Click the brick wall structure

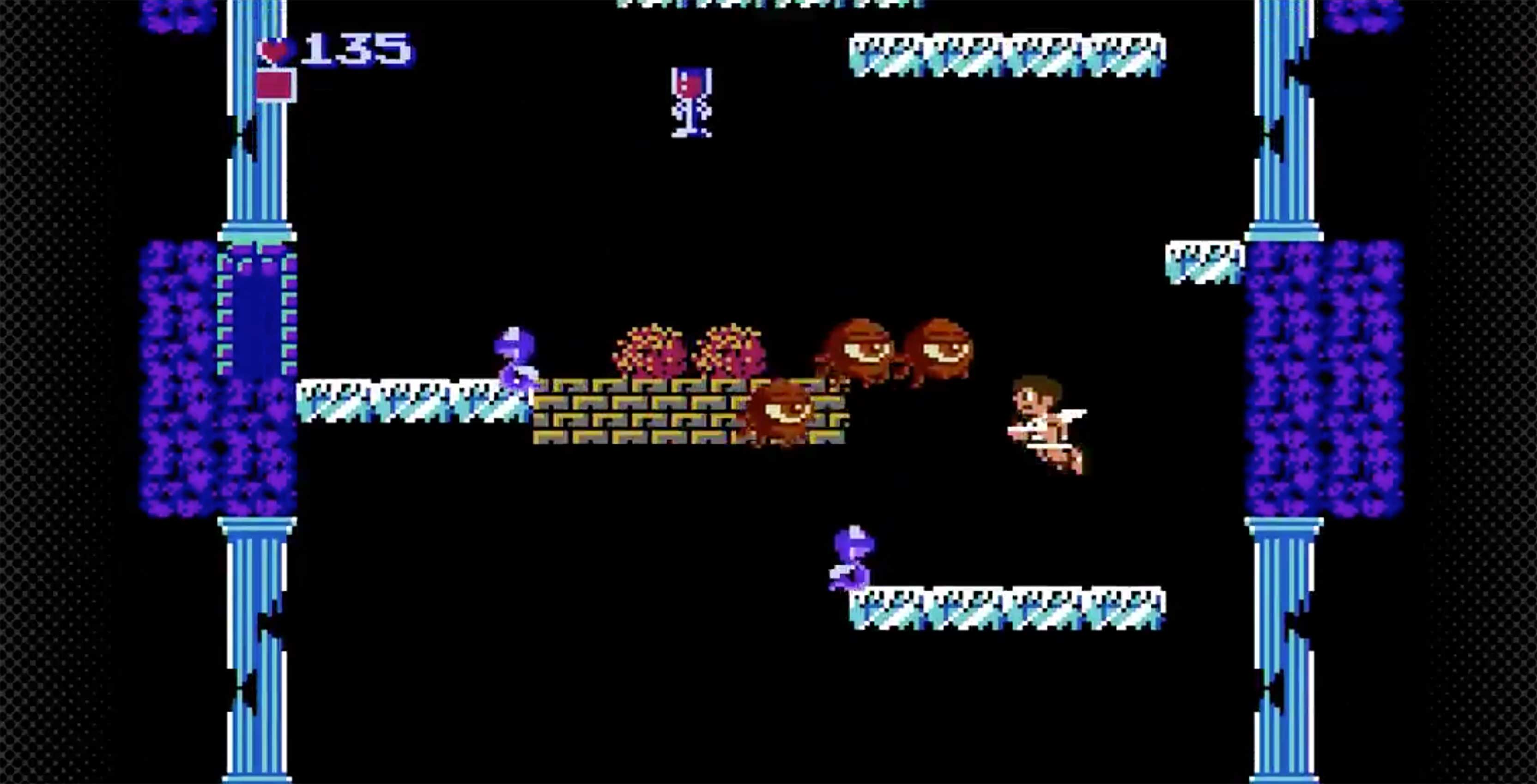pos(656,418)
